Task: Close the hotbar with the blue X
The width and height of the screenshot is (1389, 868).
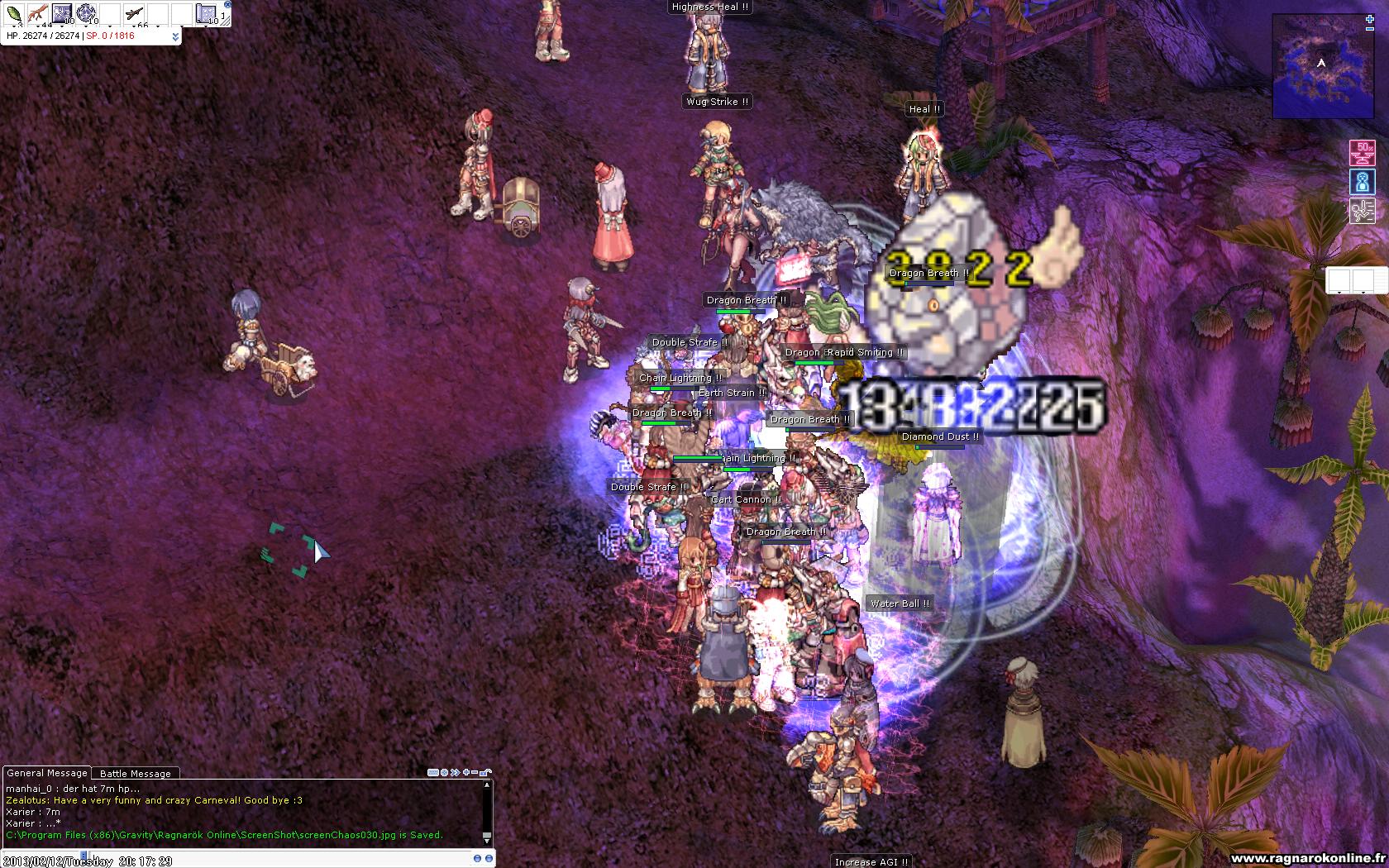Action: click(227, 4)
